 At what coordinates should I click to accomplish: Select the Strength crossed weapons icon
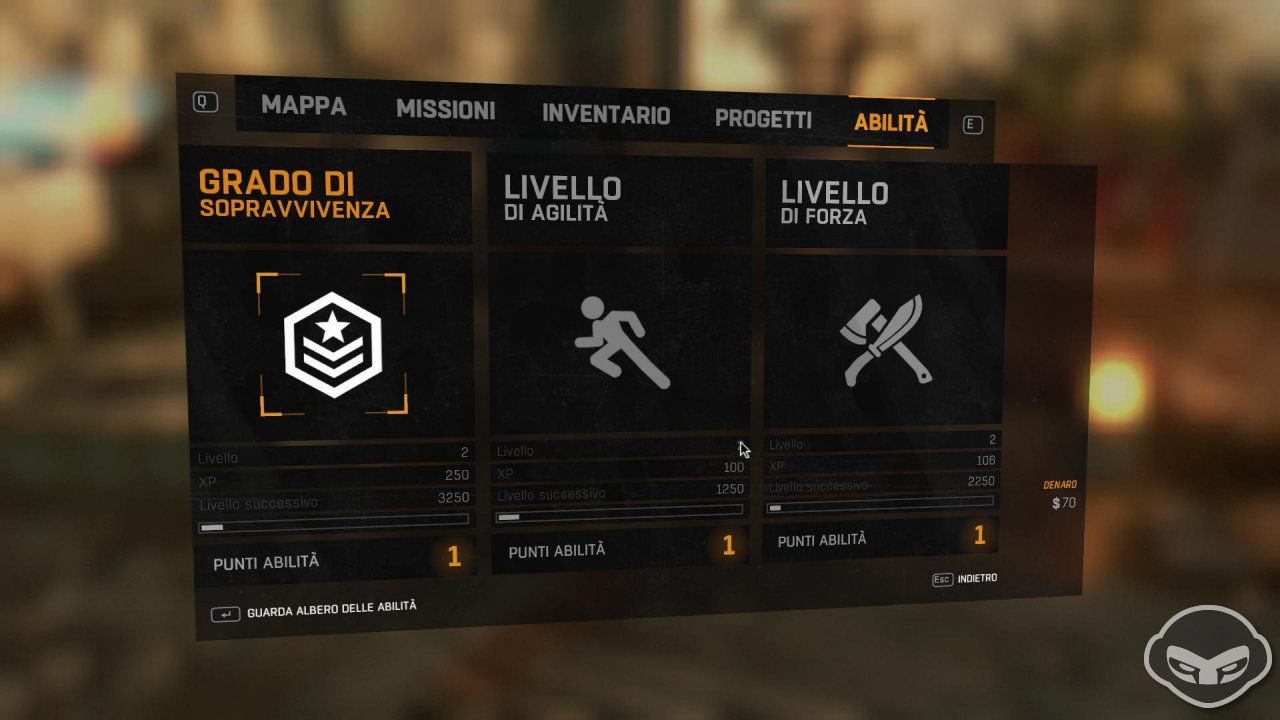coord(886,335)
